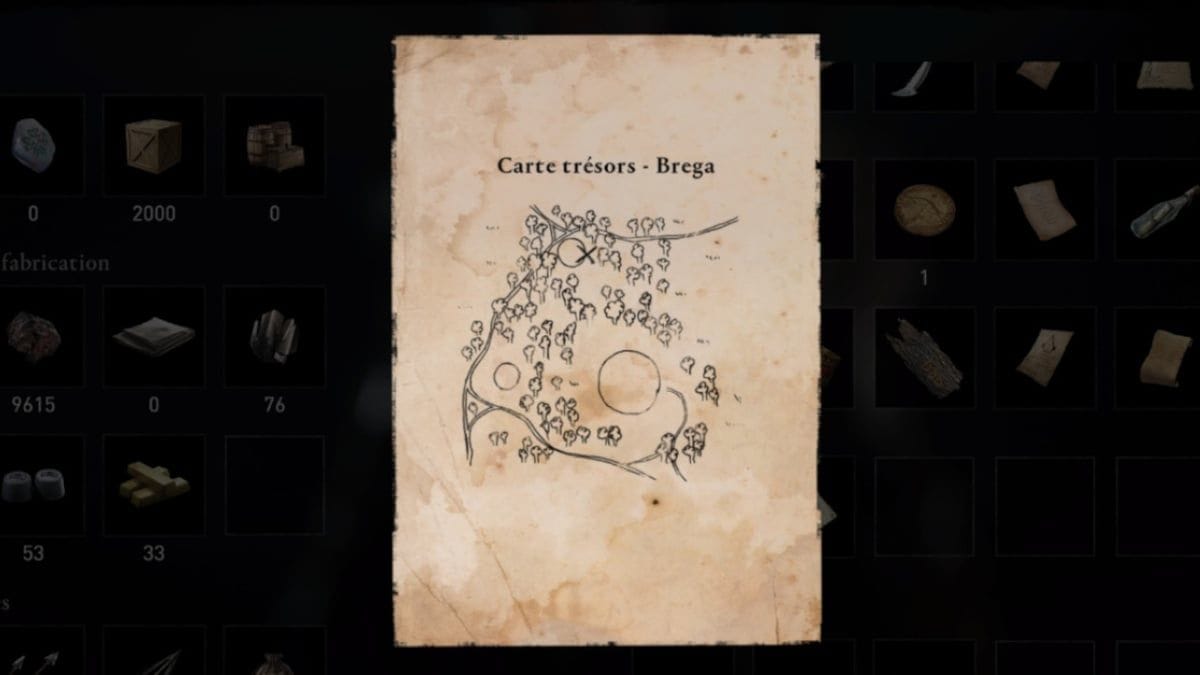Select the two grey cylinders slot

[34, 484]
